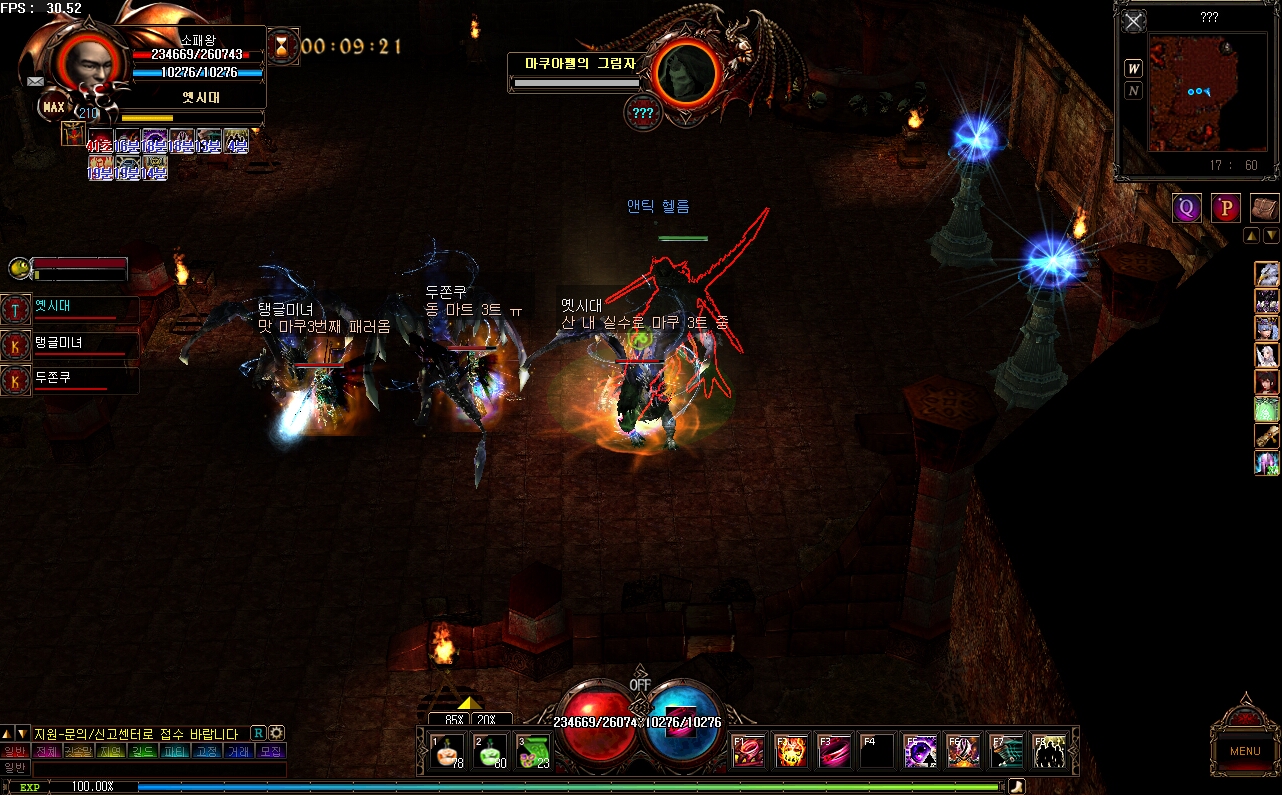Toggle the N button beside the minimap
Image resolution: width=1282 pixels, height=795 pixels.
(x=1134, y=91)
